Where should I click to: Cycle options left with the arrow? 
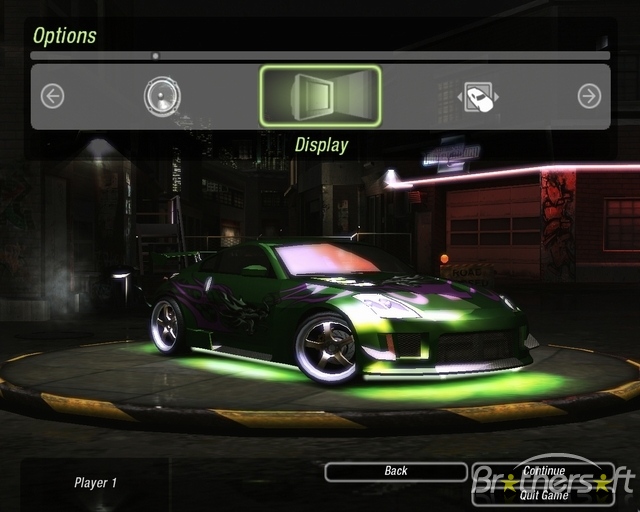point(52,96)
